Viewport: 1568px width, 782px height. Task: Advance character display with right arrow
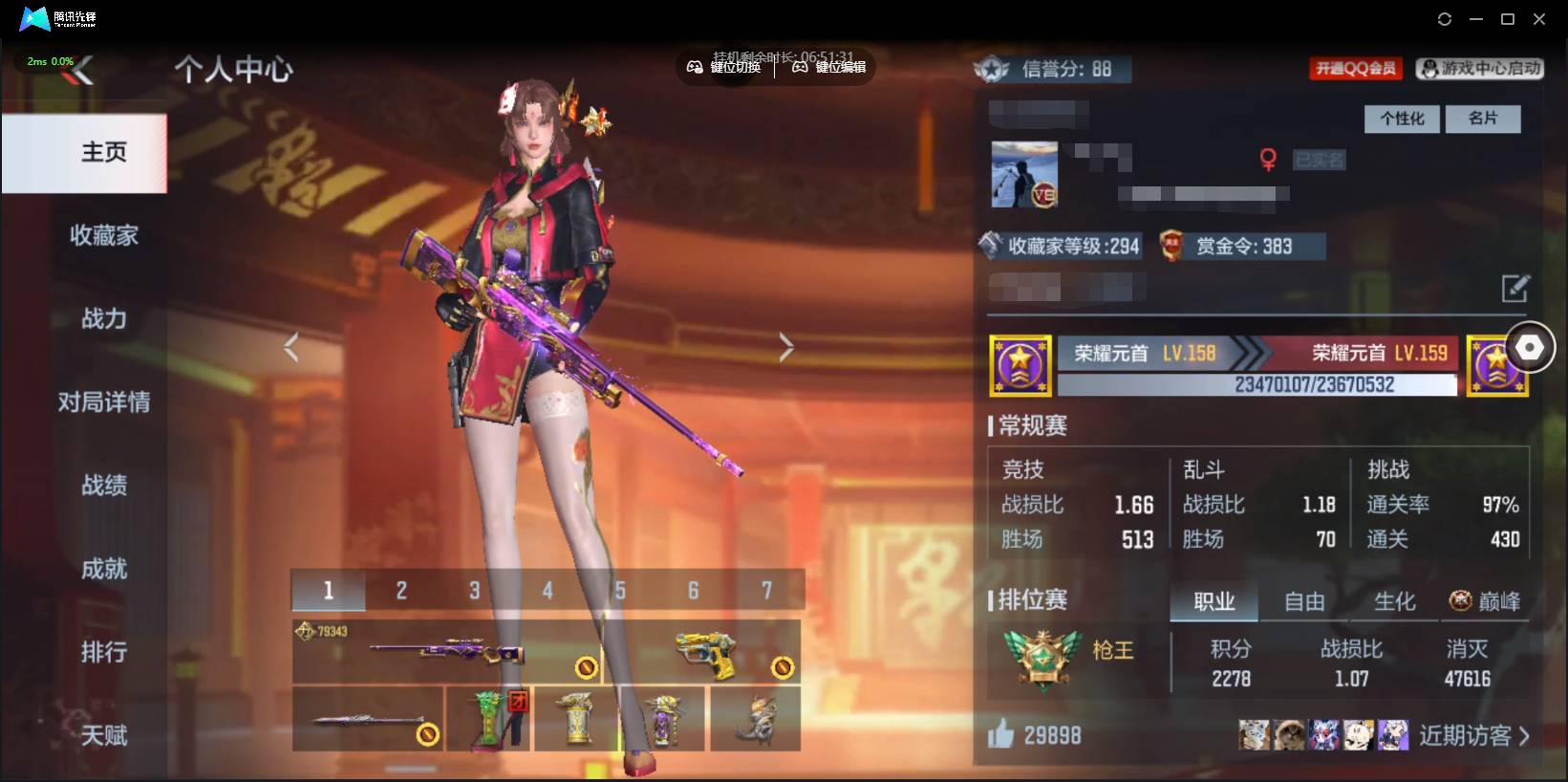pyautogui.click(x=785, y=346)
